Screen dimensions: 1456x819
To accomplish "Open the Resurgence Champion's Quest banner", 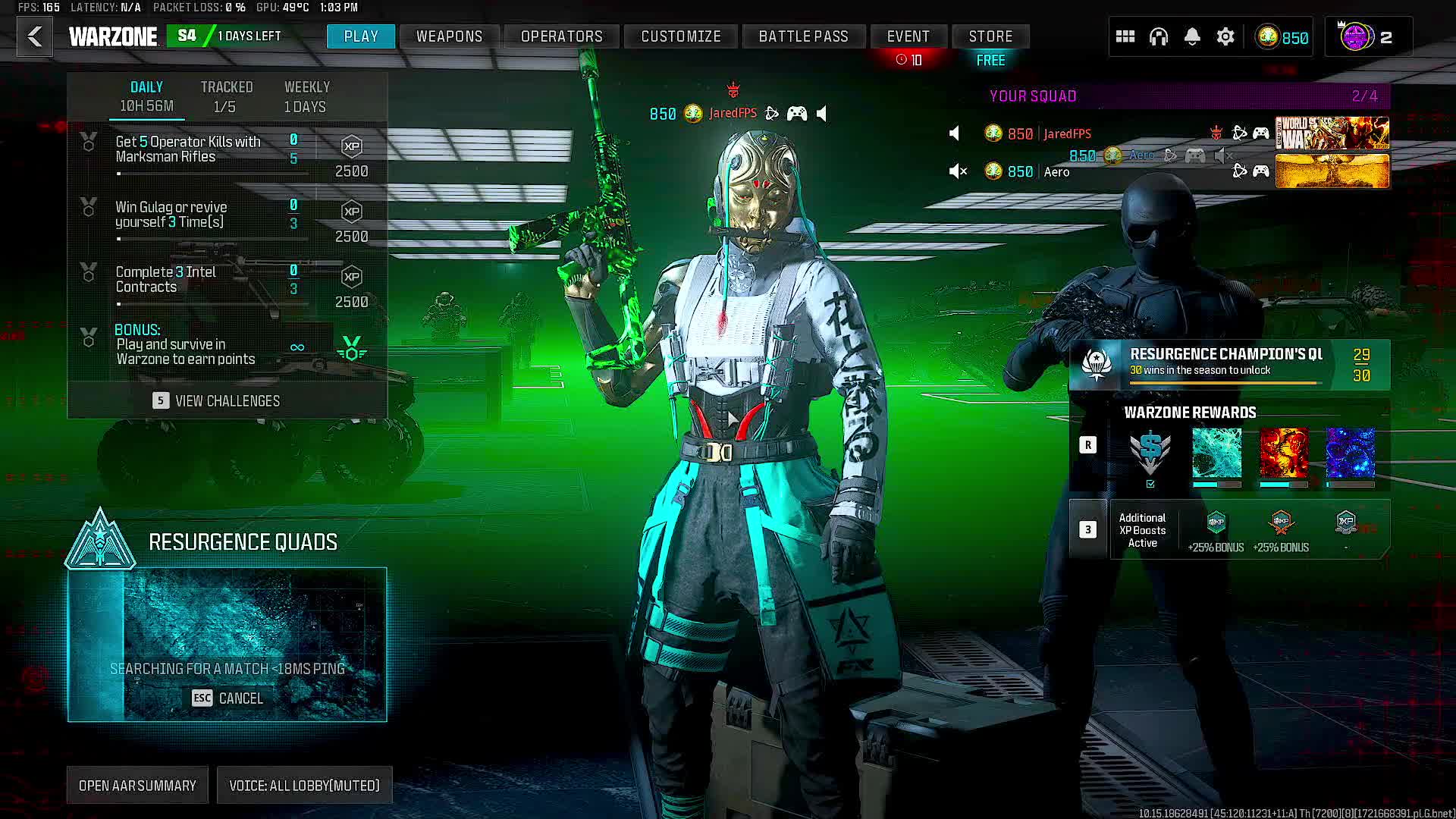I will pyautogui.click(x=1228, y=364).
